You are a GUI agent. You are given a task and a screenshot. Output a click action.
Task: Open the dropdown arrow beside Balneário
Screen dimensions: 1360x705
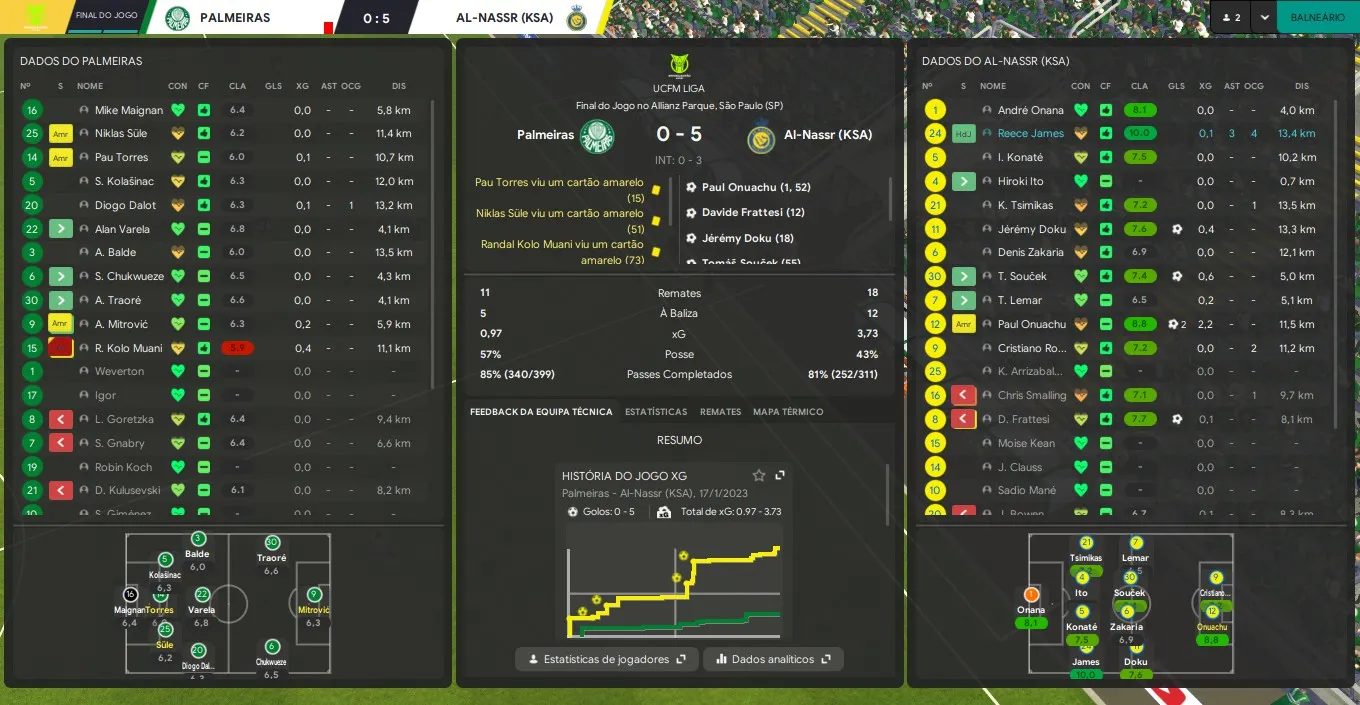point(1265,17)
